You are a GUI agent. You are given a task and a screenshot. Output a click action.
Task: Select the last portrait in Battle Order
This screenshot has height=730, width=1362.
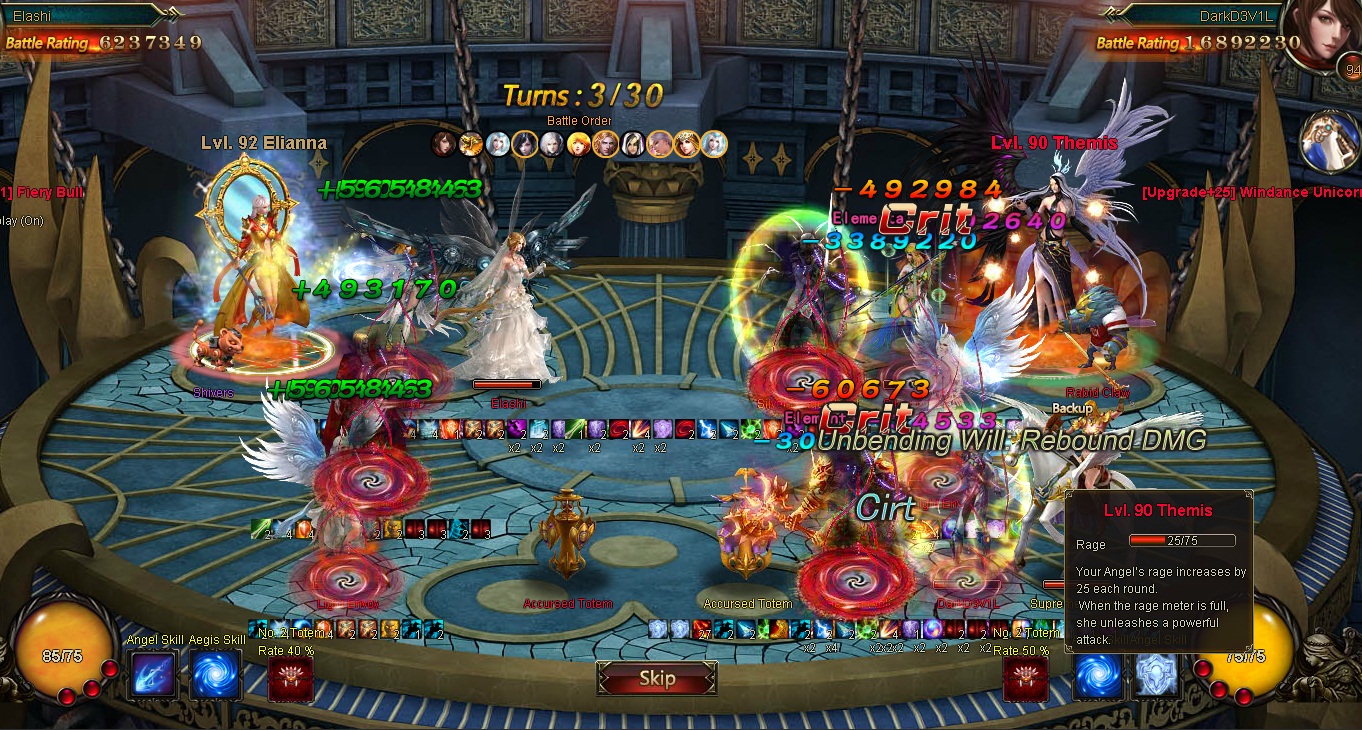[714, 144]
